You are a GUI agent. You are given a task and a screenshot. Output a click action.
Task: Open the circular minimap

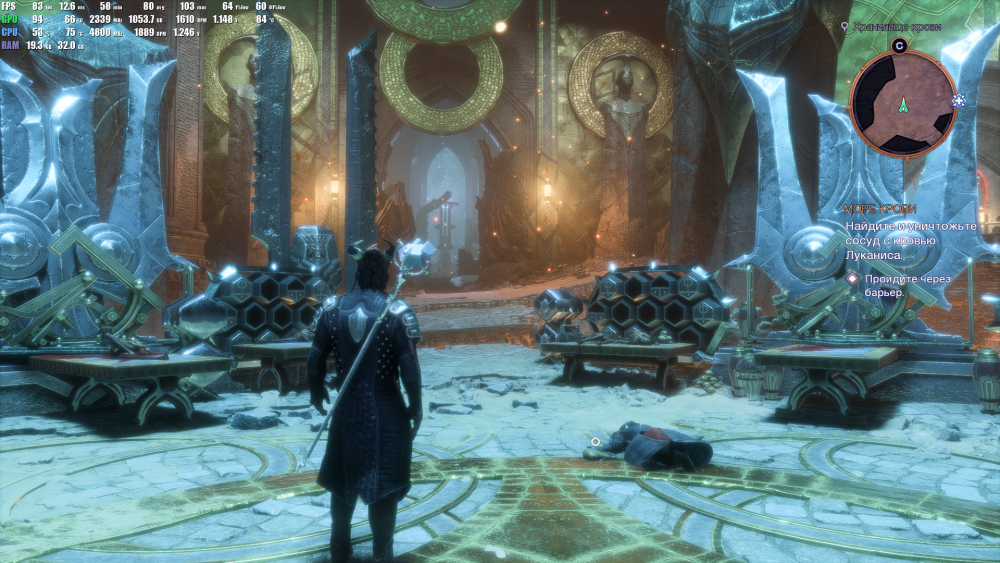pyautogui.click(x=901, y=103)
